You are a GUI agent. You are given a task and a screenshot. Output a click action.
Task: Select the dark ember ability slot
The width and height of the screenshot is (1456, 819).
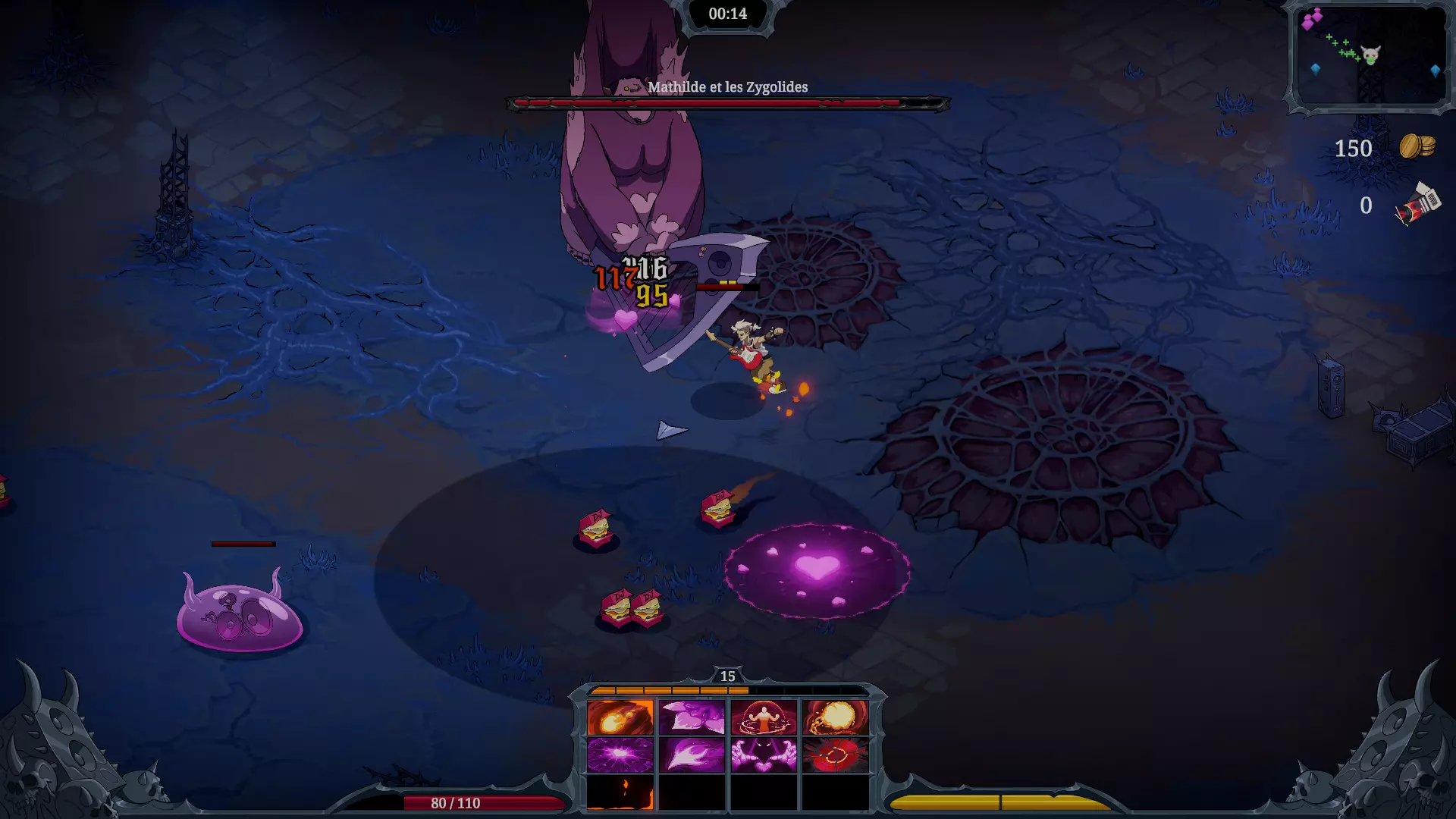coord(620,792)
